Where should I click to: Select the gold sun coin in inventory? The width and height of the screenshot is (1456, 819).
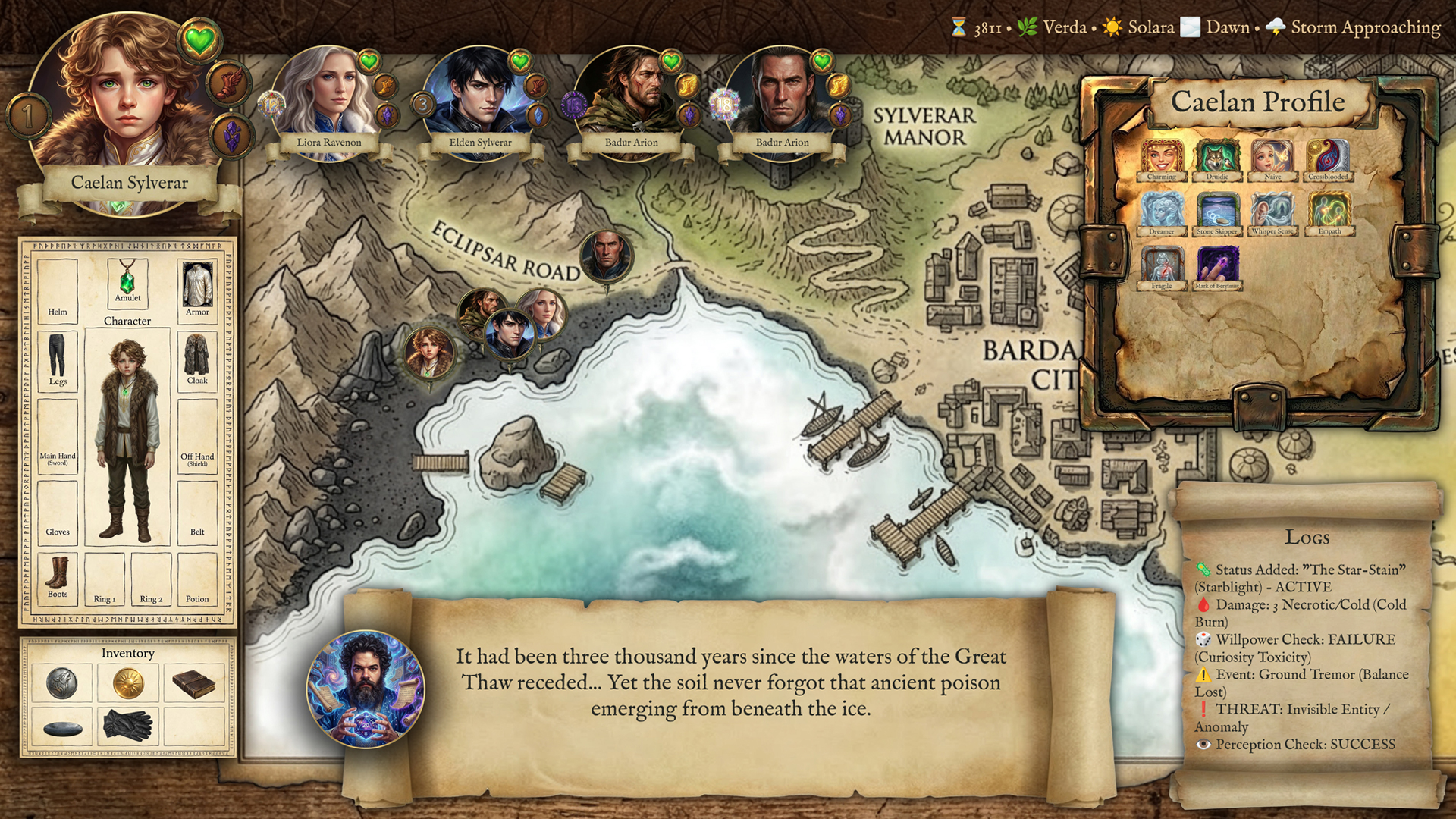click(x=128, y=683)
